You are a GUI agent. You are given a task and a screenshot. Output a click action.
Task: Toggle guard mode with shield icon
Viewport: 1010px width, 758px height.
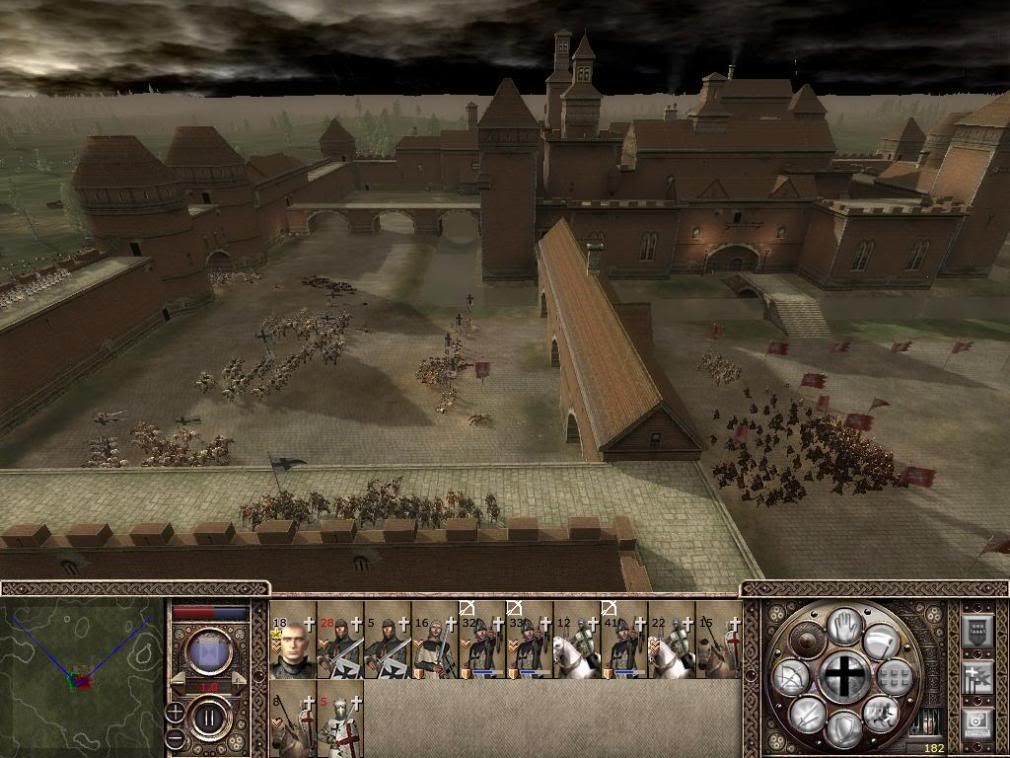(x=843, y=729)
